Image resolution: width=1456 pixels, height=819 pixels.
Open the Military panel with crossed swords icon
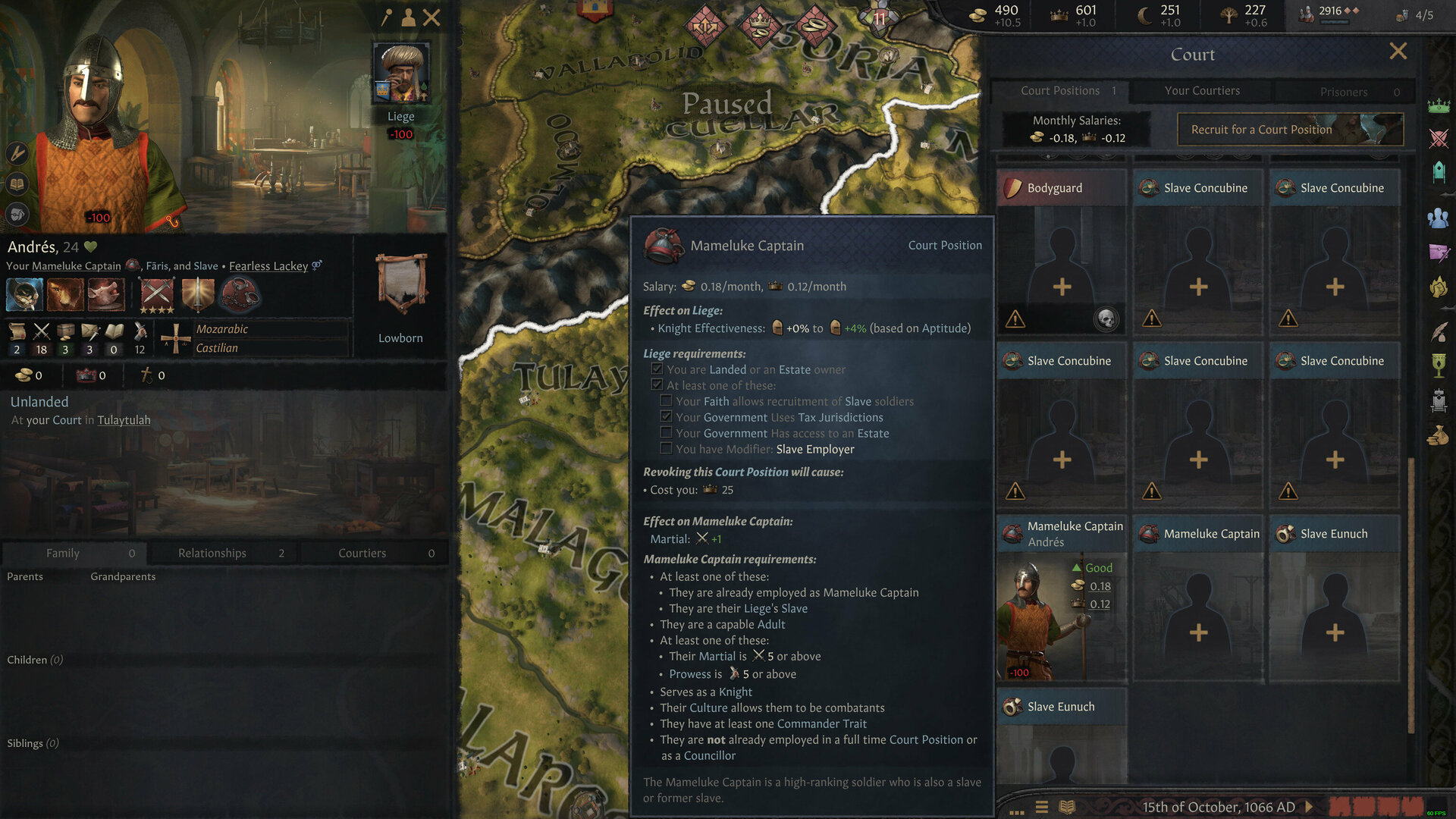(x=1439, y=138)
